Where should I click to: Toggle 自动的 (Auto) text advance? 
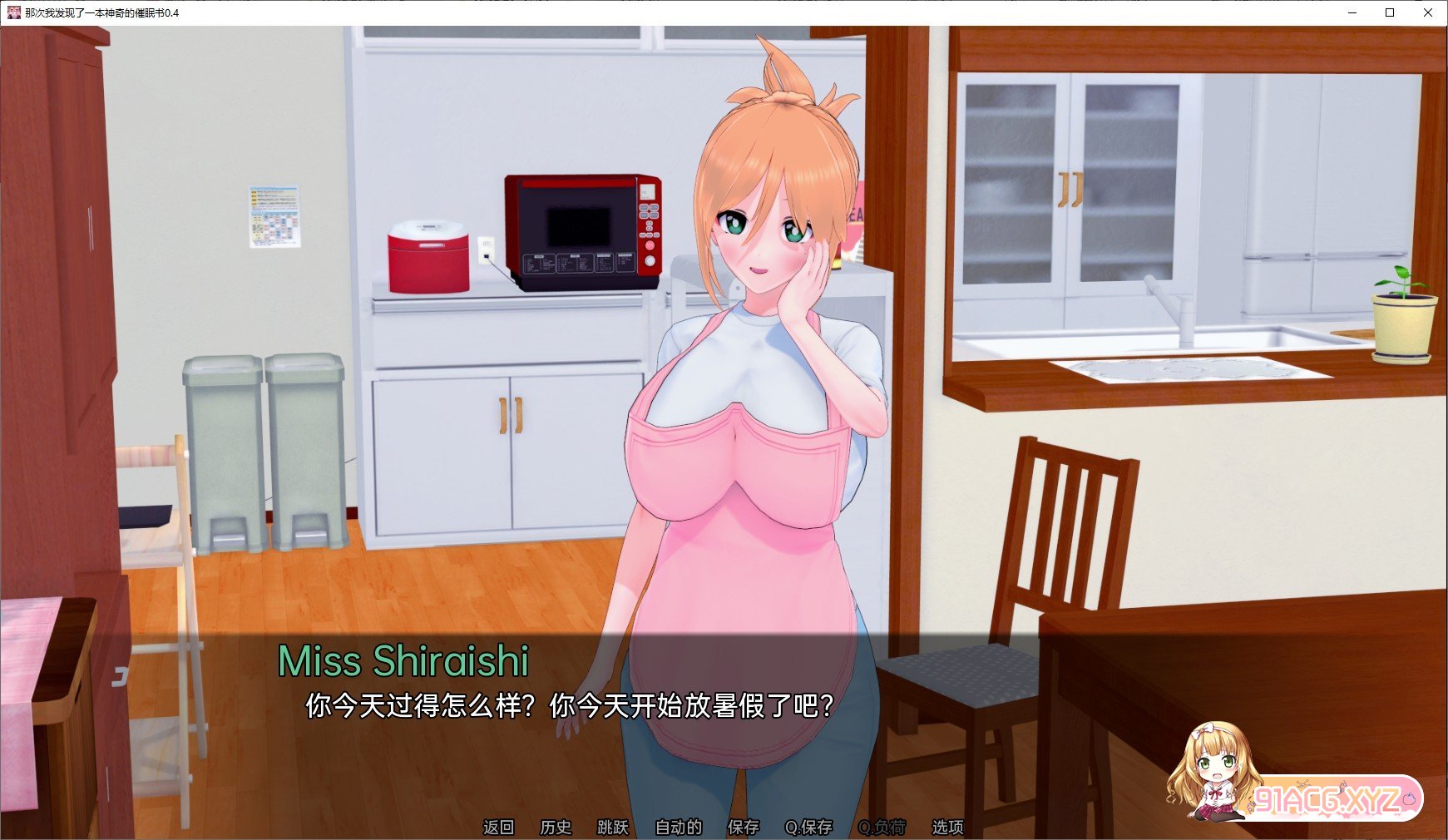(679, 827)
